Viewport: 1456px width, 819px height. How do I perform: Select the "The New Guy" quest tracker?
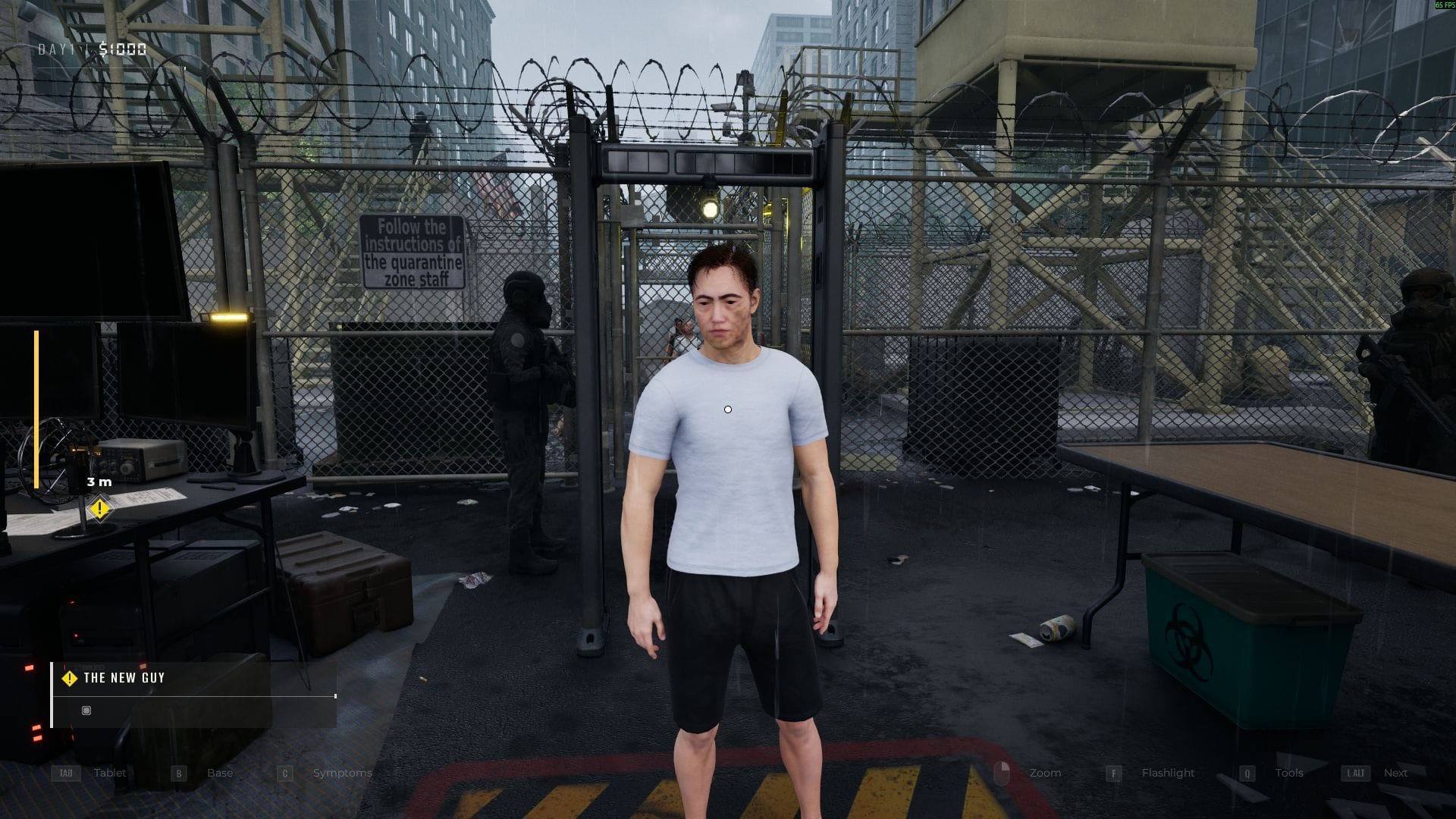(x=124, y=678)
